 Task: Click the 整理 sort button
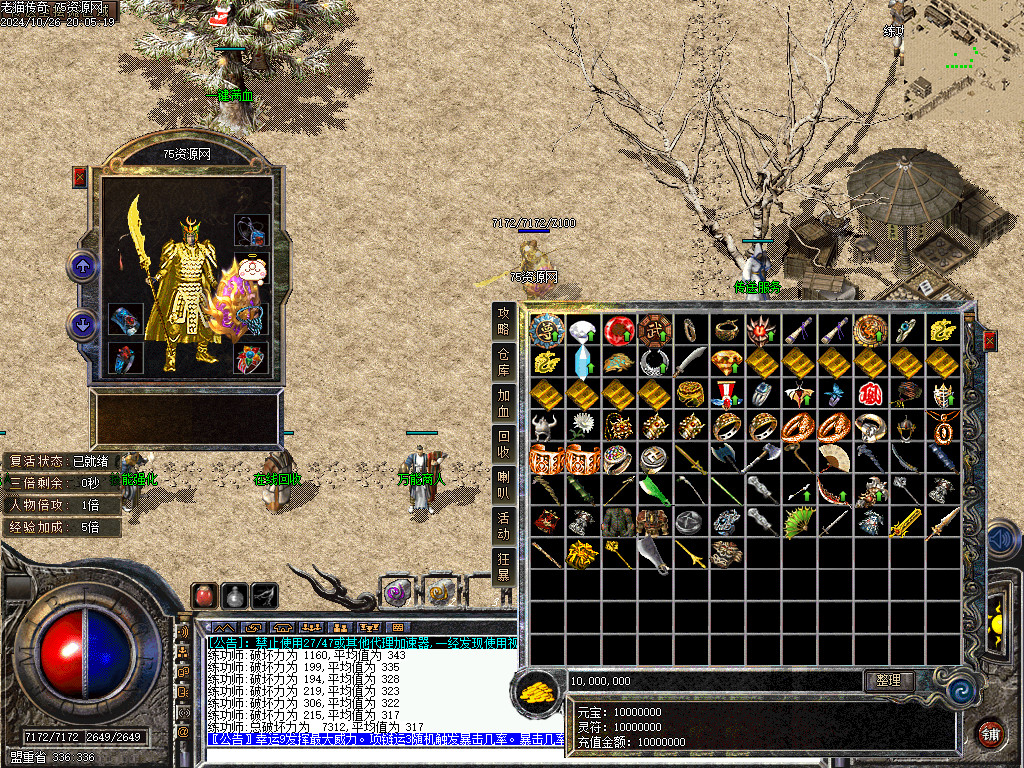[889, 680]
